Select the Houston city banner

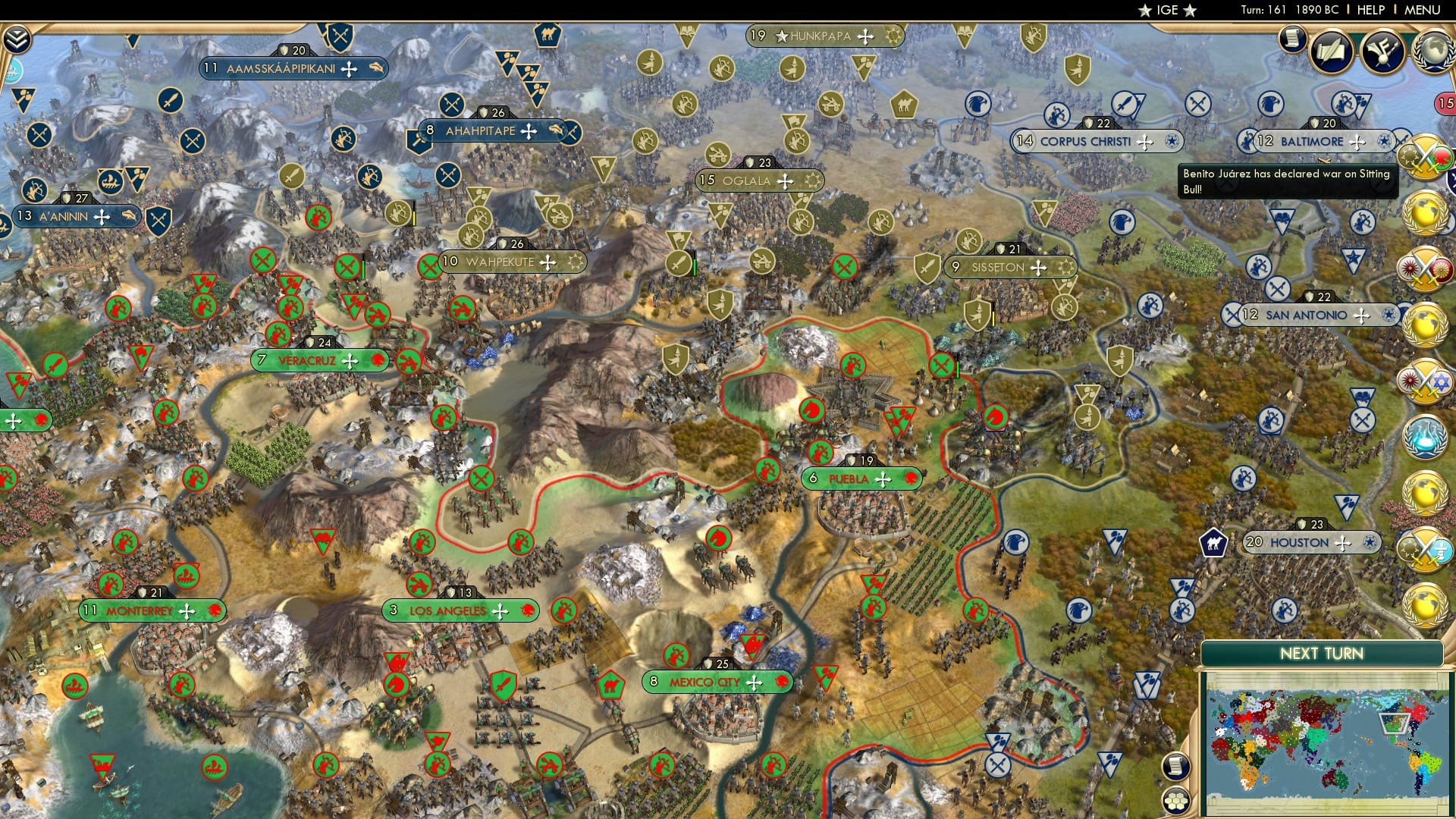pyautogui.click(x=1310, y=542)
